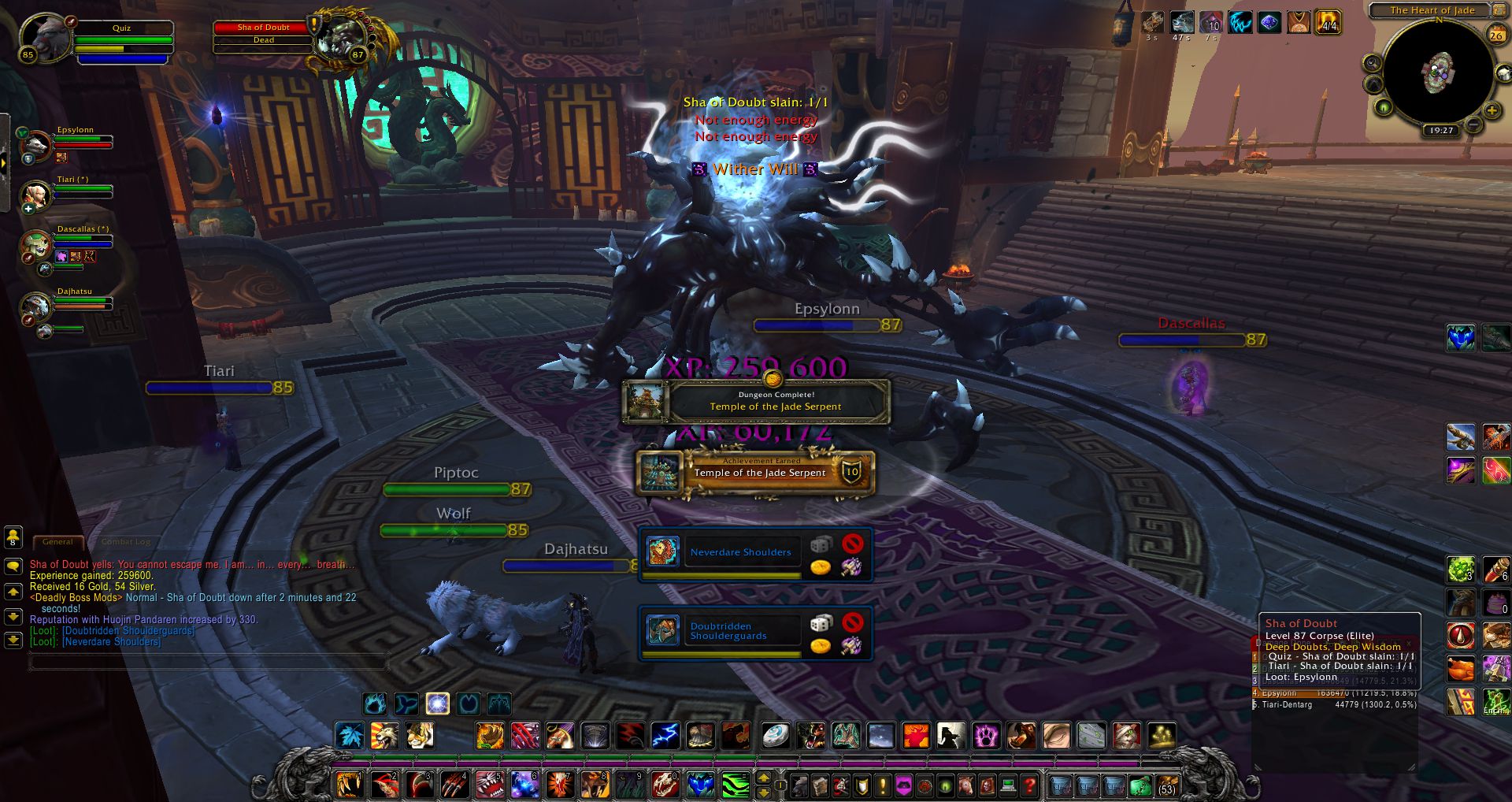This screenshot has height=802, width=1512.
Task: Click the Doubtridden Shoulderguards item icon
Action: click(x=662, y=630)
